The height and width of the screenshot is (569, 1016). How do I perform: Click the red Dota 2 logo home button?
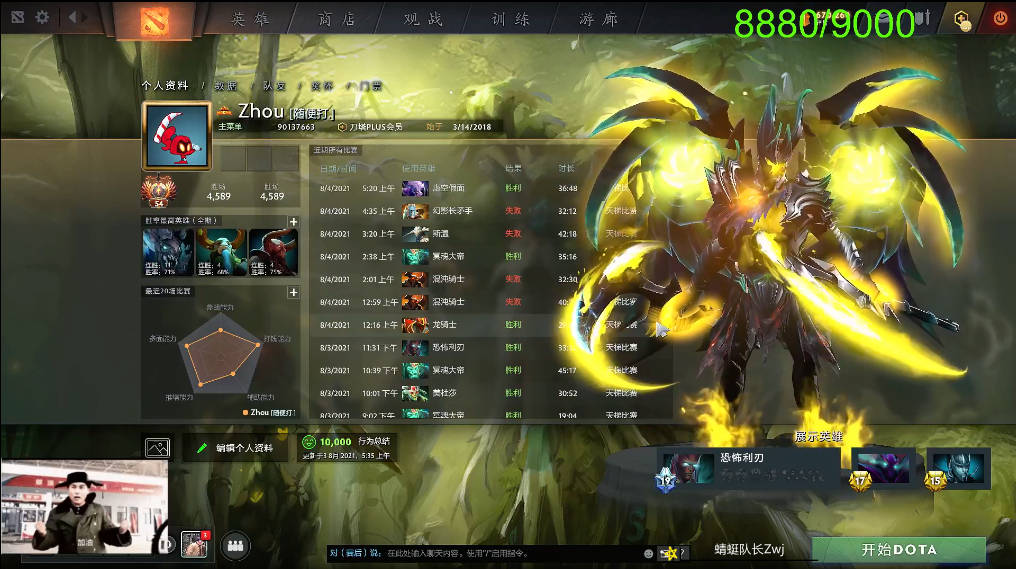point(154,19)
